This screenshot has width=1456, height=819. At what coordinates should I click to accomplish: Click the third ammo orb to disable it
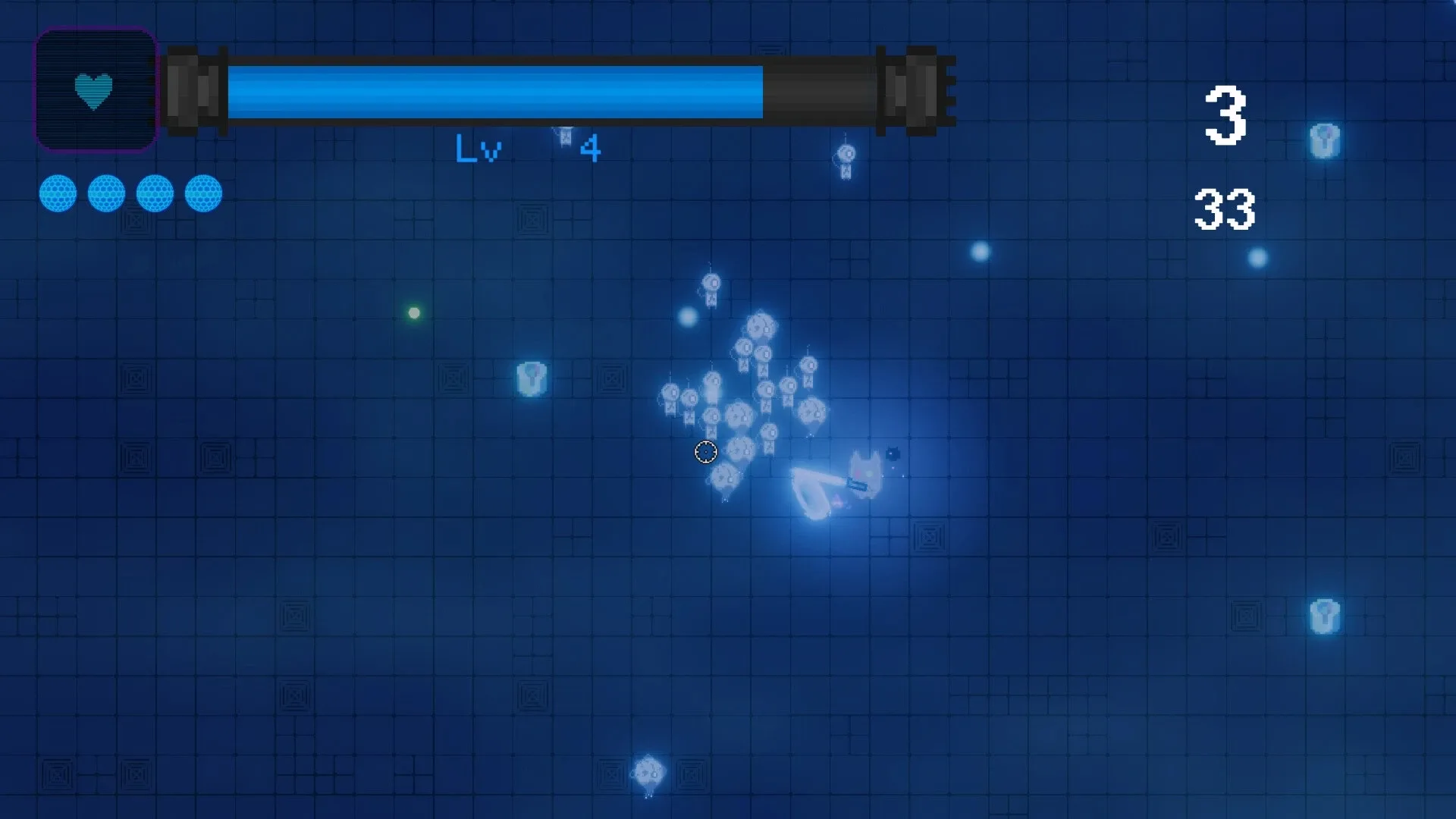point(154,194)
